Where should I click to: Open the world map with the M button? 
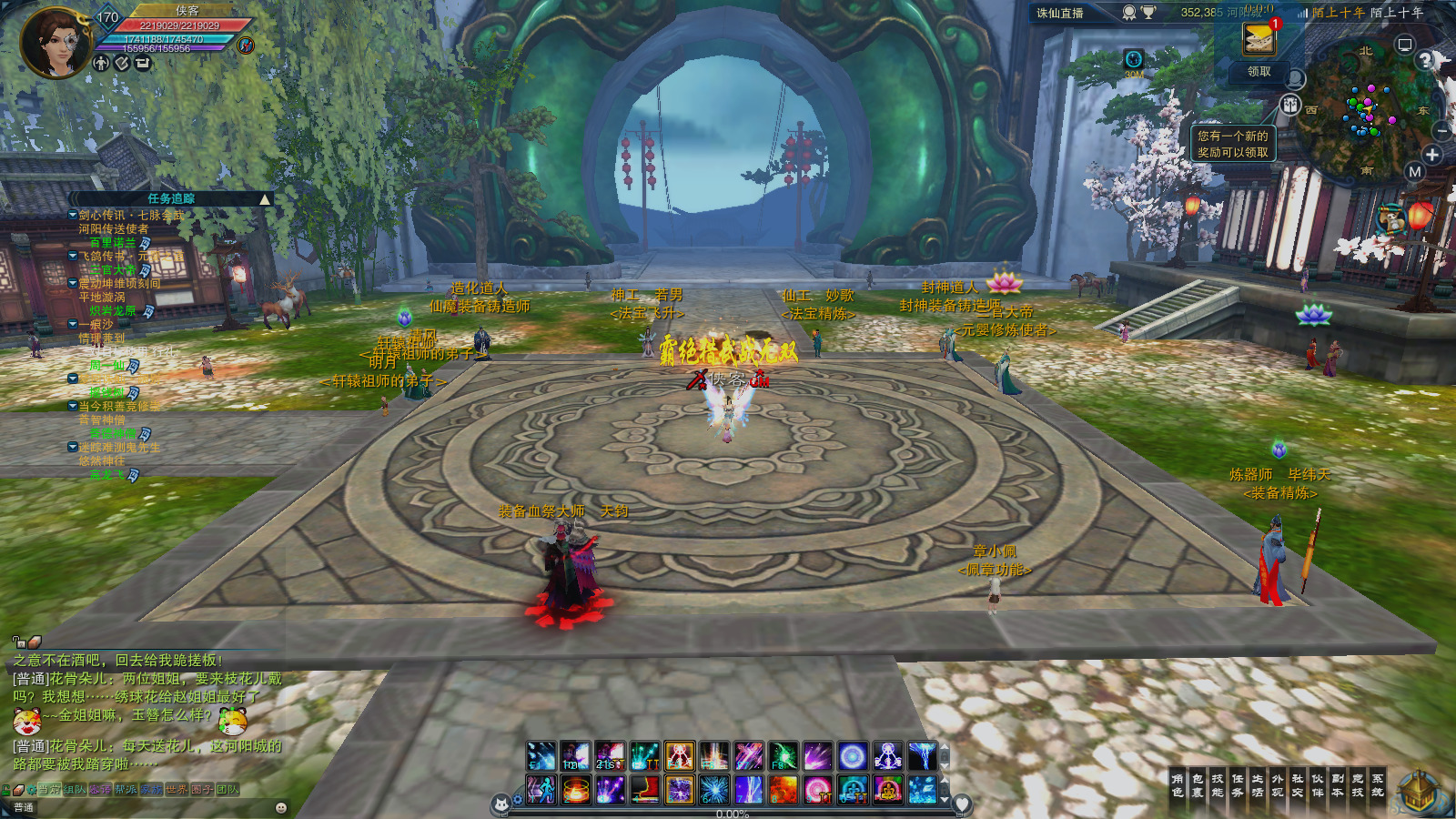(1414, 172)
